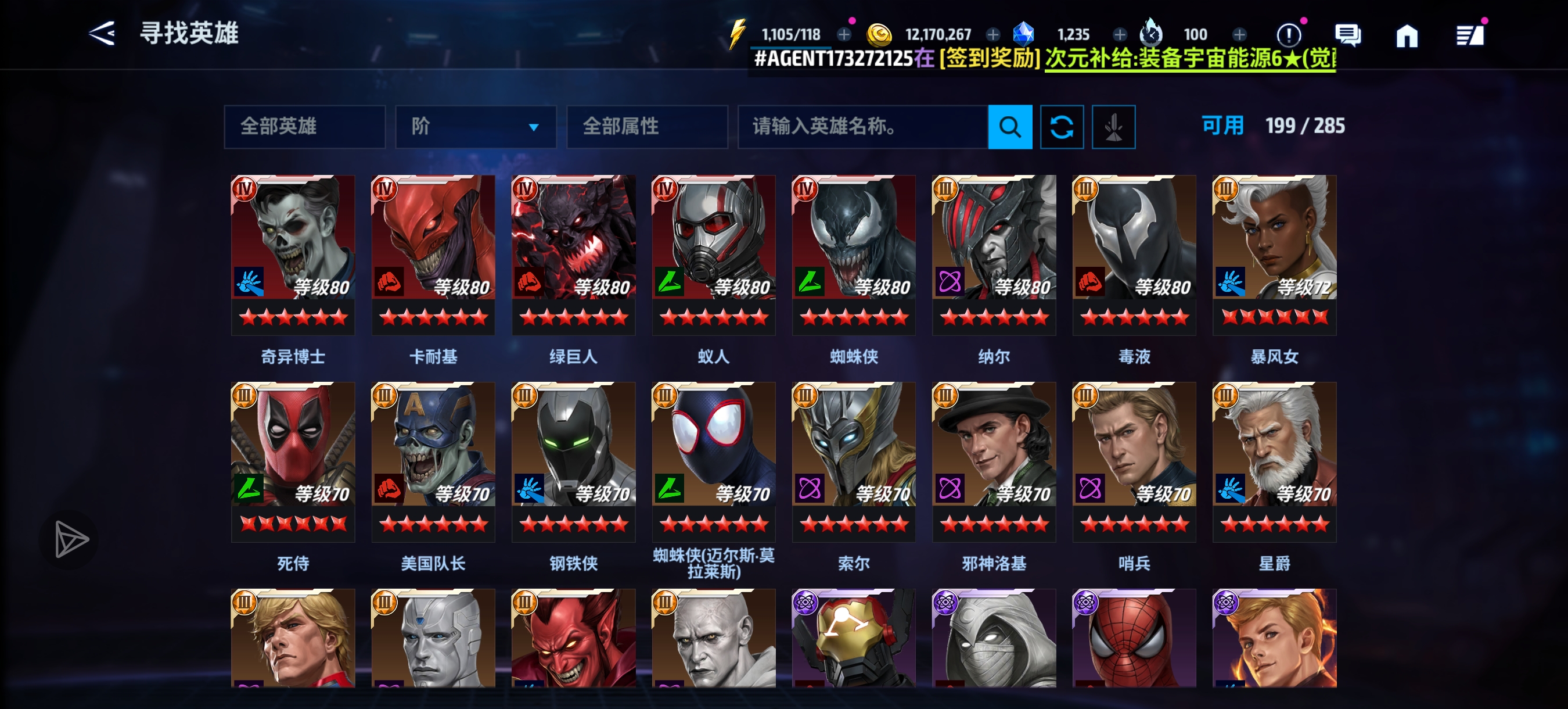The width and height of the screenshot is (1568, 709).
Task: Go back using the top-left arrow
Action: pos(103,34)
